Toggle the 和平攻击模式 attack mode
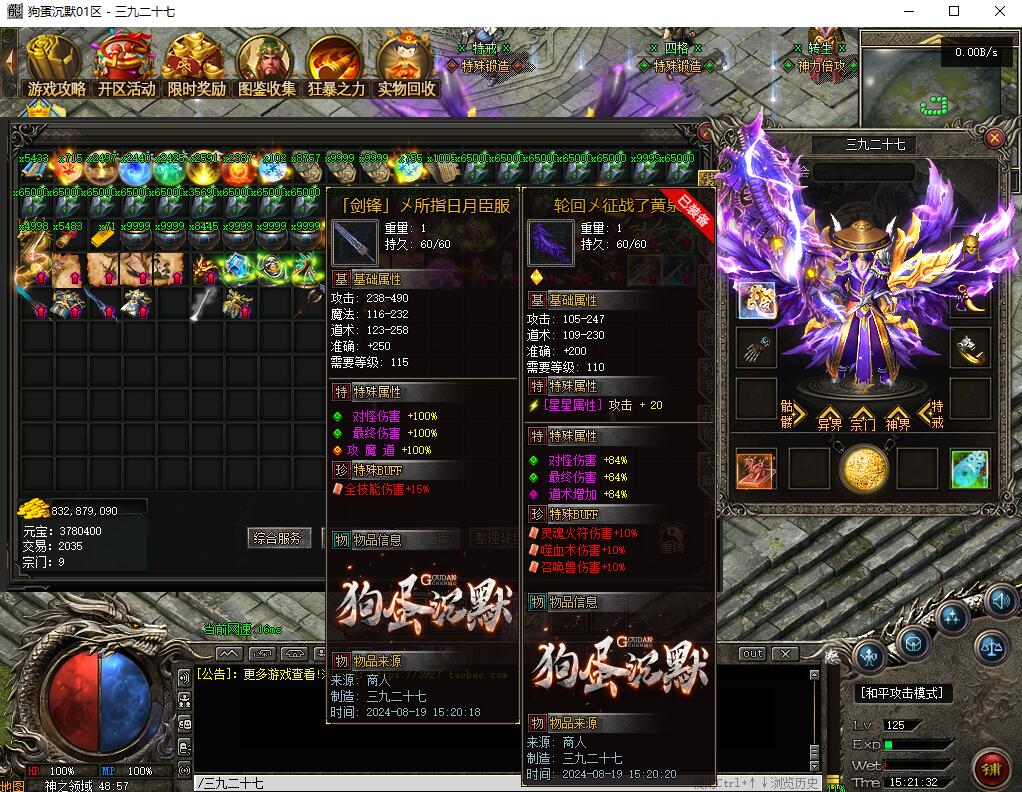The width and height of the screenshot is (1022, 792). coord(903,693)
